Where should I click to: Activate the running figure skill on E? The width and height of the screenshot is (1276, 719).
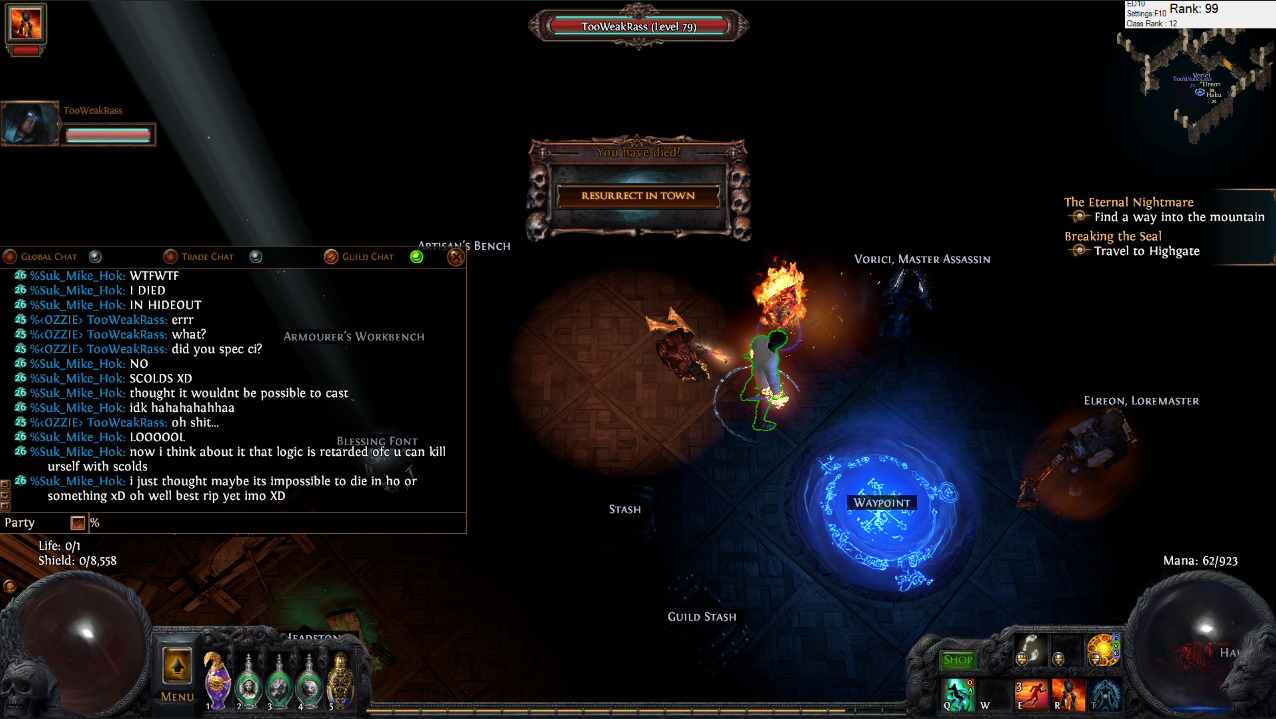[x=1032, y=694]
